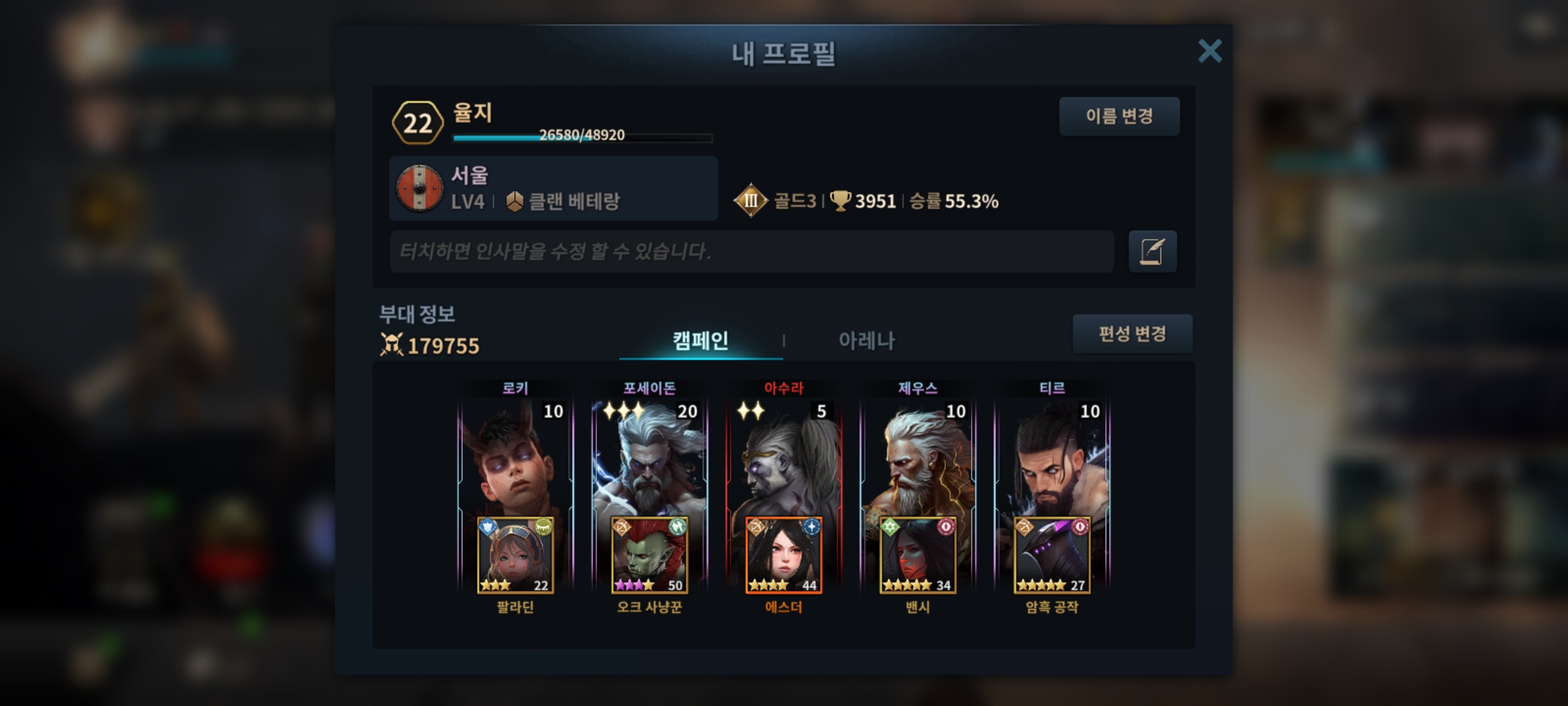Click the 편성 변경 button
Image resolution: width=1568 pixels, height=706 pixels.
coord(1132,334)
